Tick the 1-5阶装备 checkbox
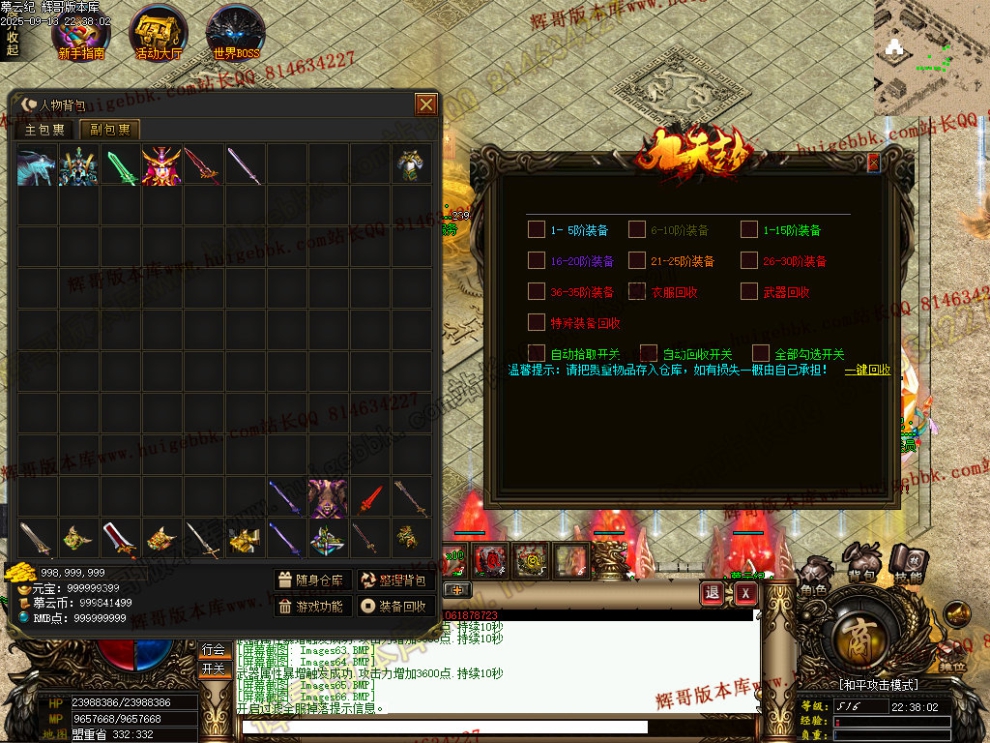 click(x=536, y=230)
